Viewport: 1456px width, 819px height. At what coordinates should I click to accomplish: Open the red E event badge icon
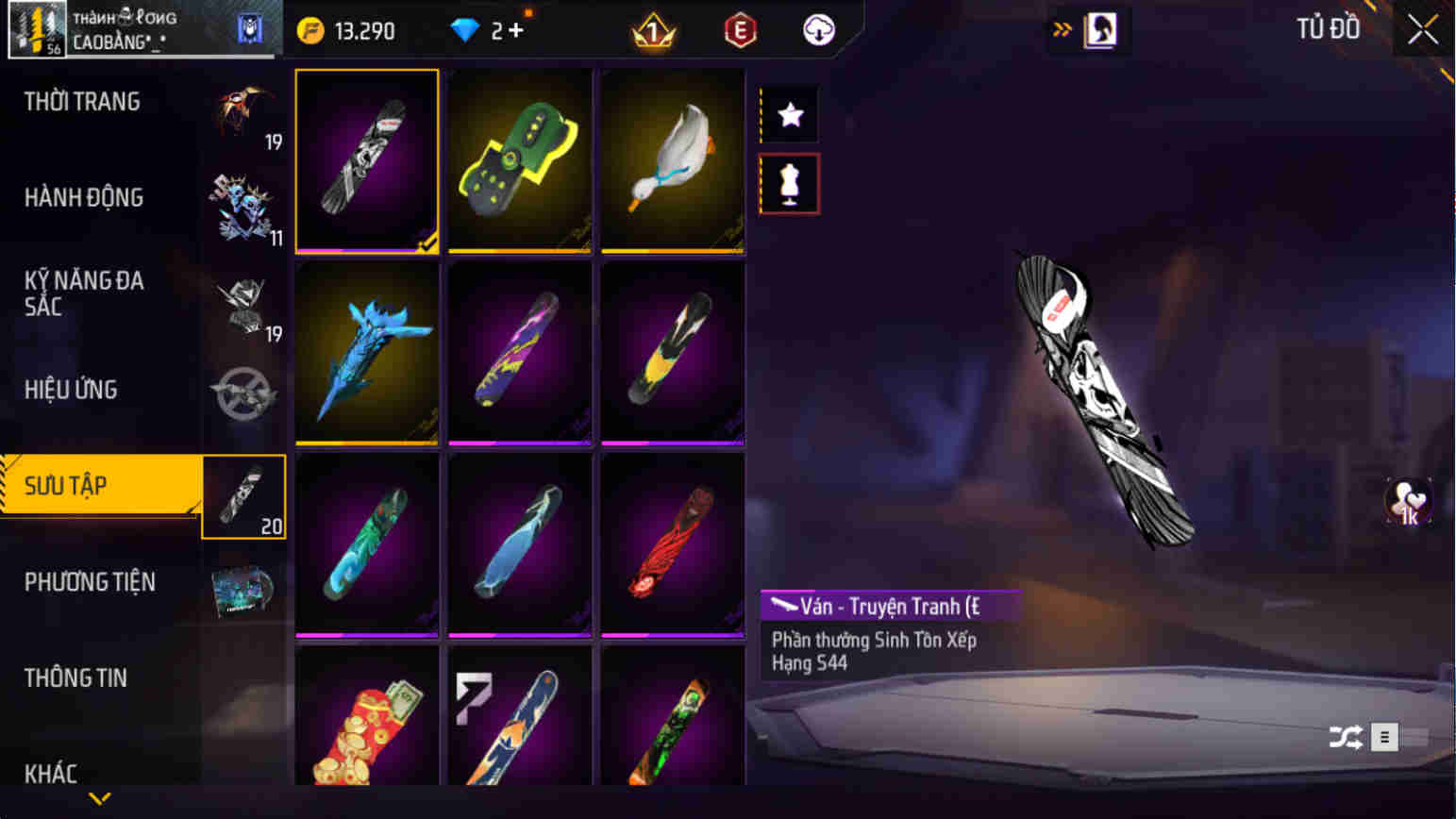[x=740, y=29]
